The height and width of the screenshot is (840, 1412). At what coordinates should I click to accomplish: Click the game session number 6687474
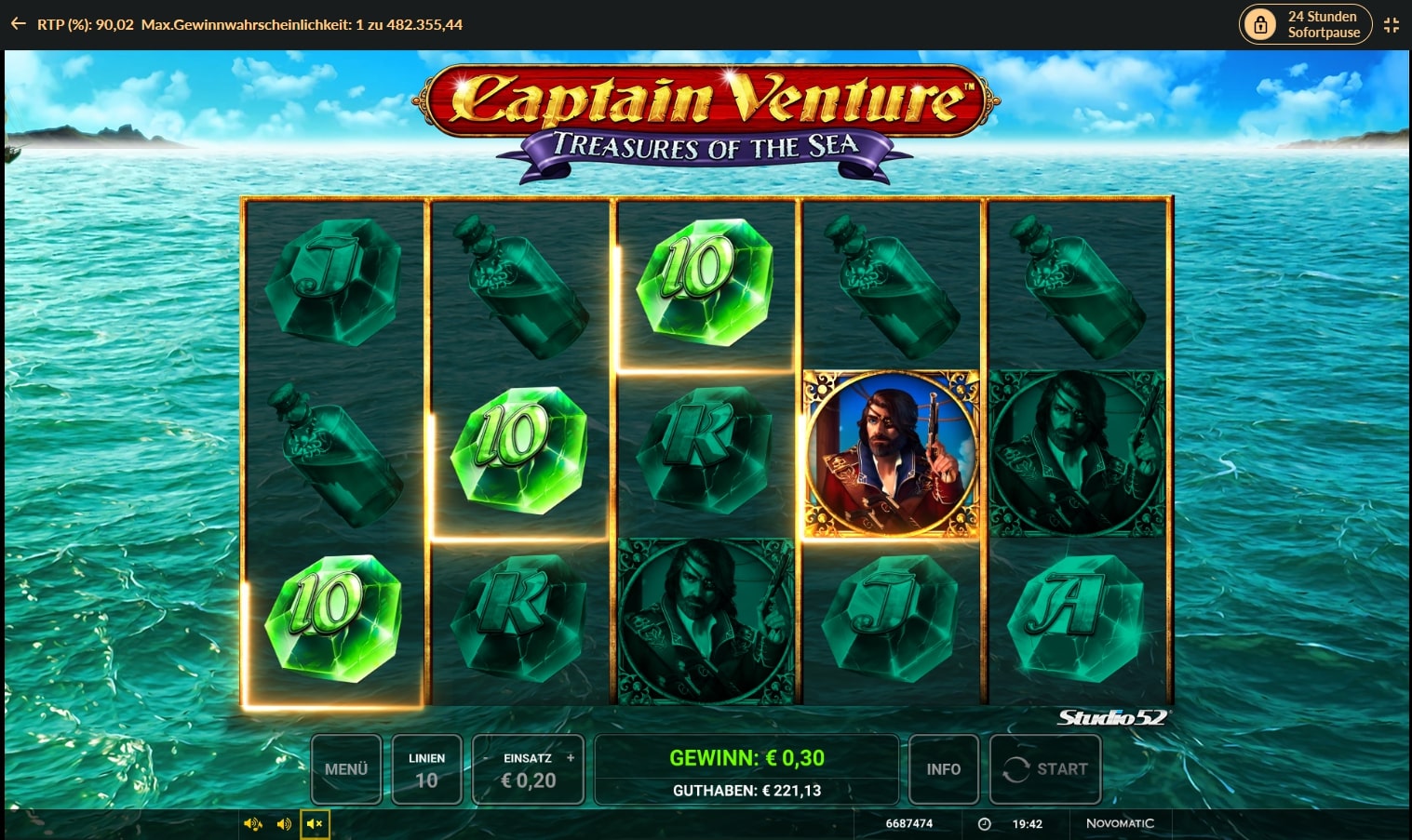(x=908, y=823)
